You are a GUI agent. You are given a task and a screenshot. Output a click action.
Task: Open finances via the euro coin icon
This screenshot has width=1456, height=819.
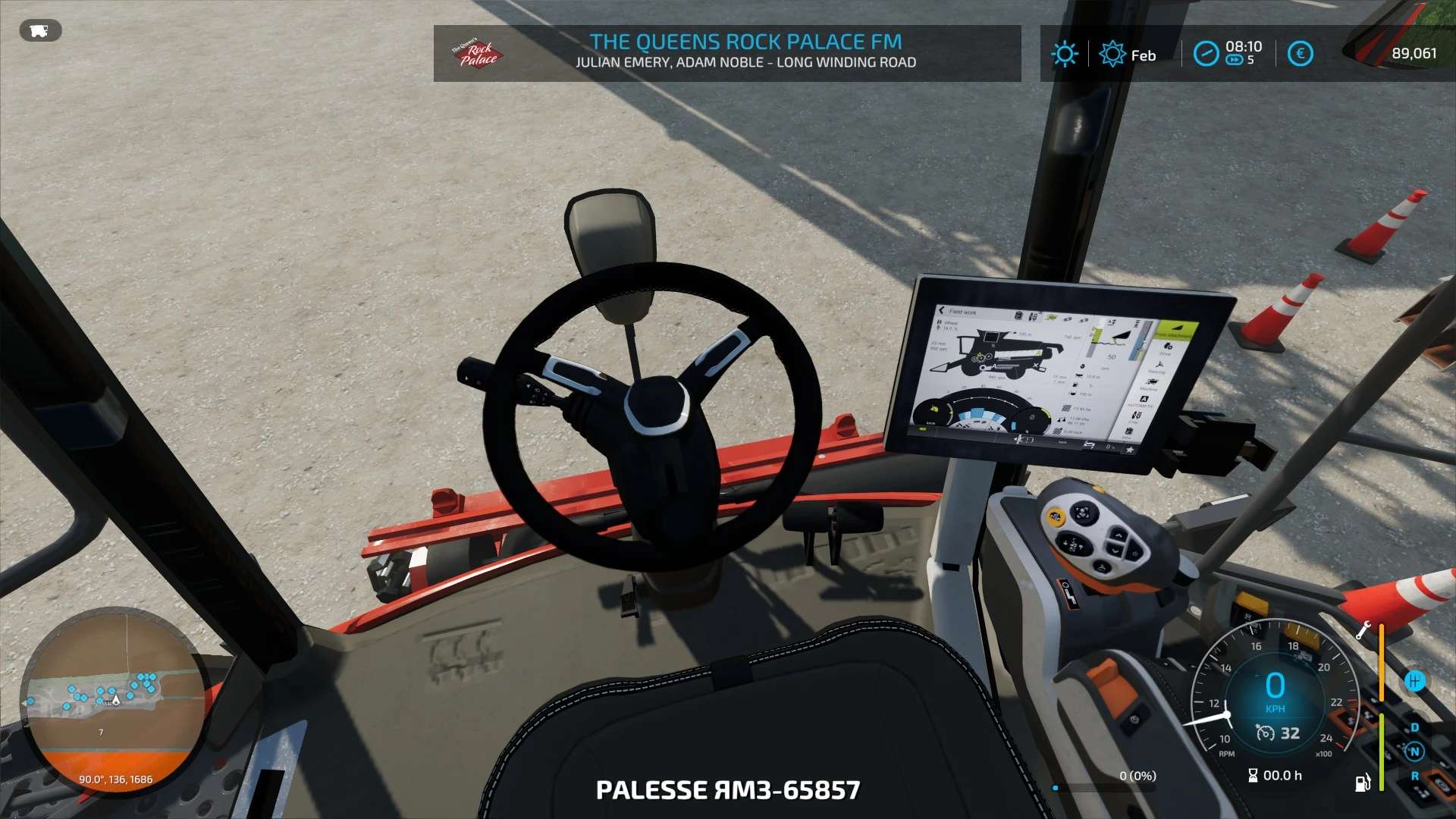(1300, 54)
